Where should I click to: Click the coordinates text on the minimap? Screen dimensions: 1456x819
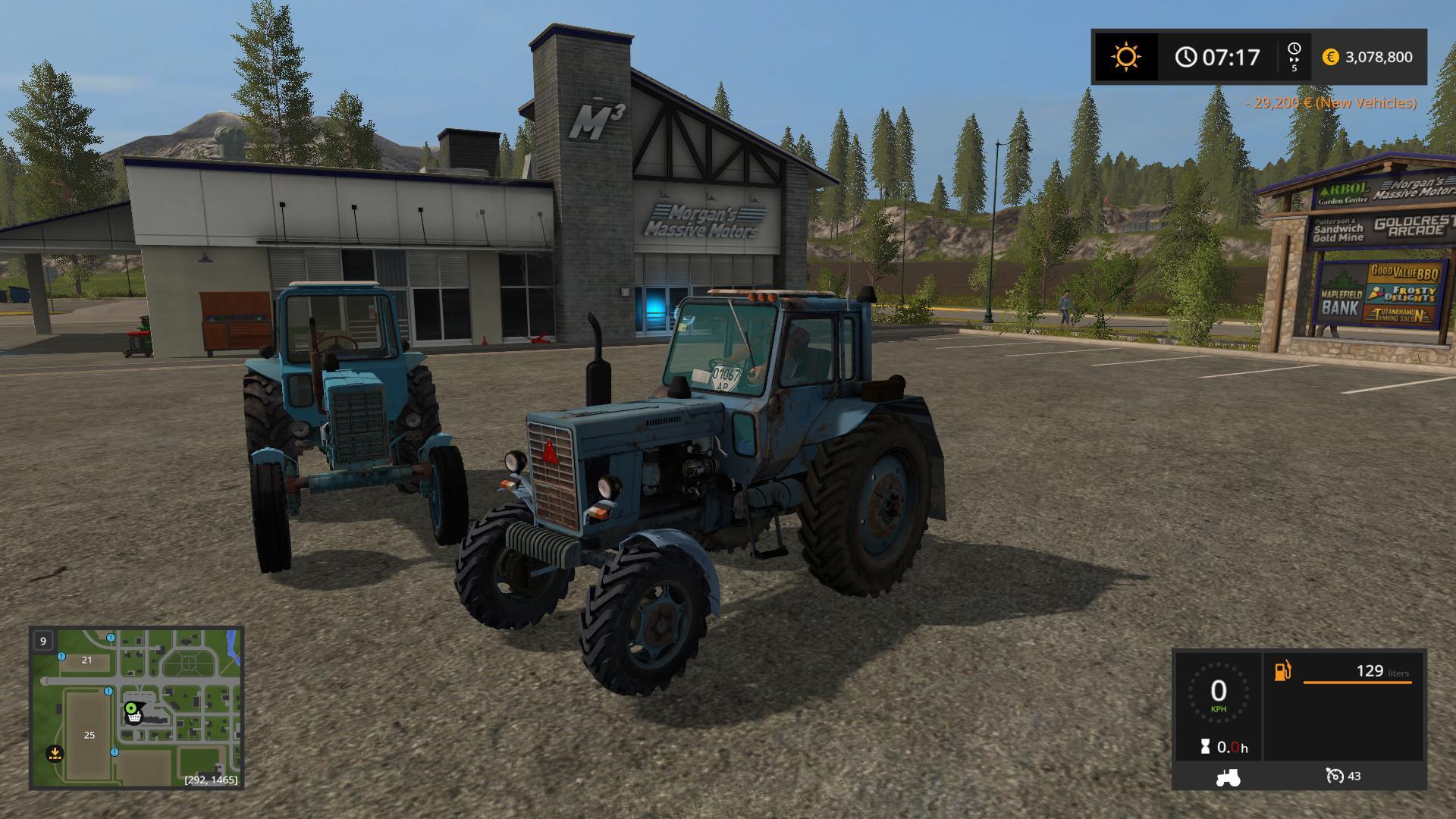(x=211, y=780)
